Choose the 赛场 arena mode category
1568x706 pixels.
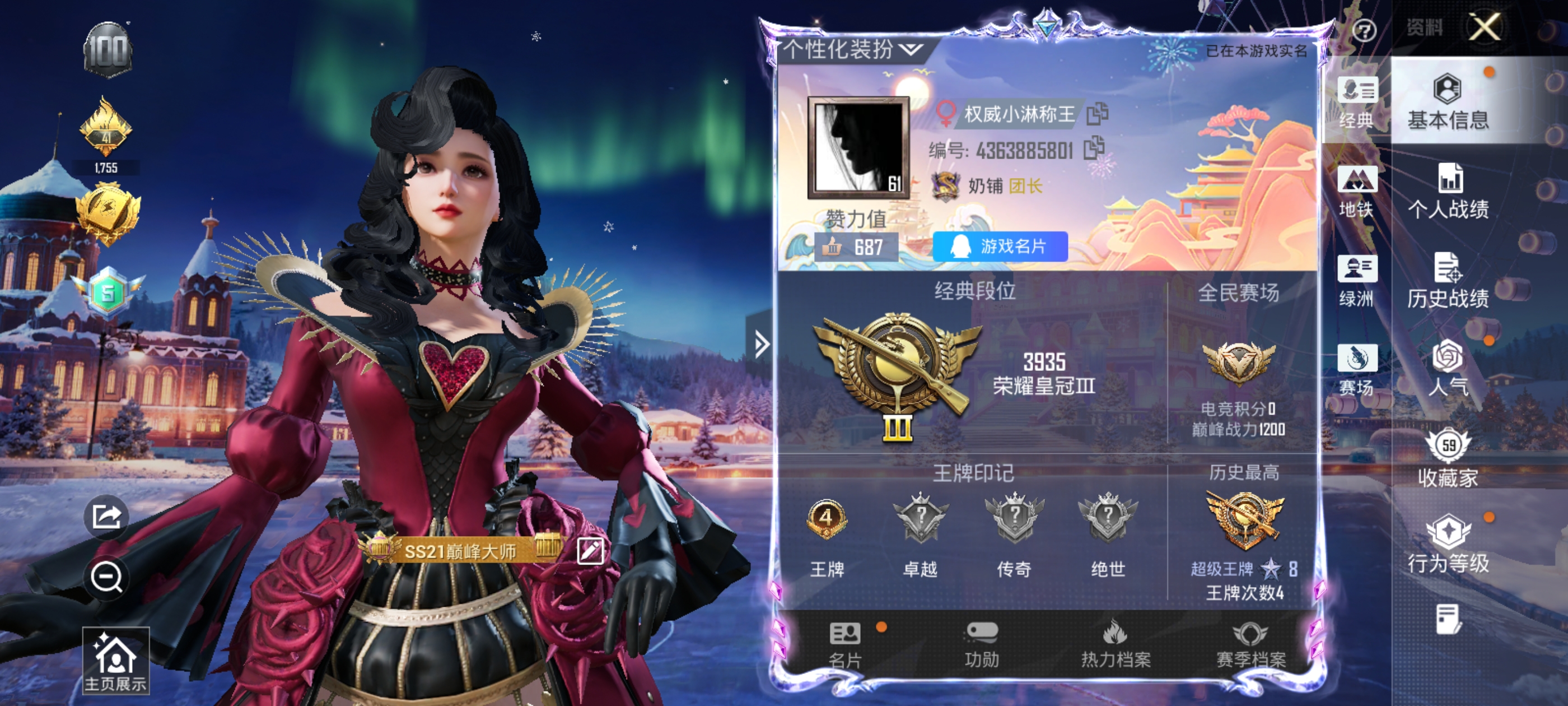coord(1357,370)
